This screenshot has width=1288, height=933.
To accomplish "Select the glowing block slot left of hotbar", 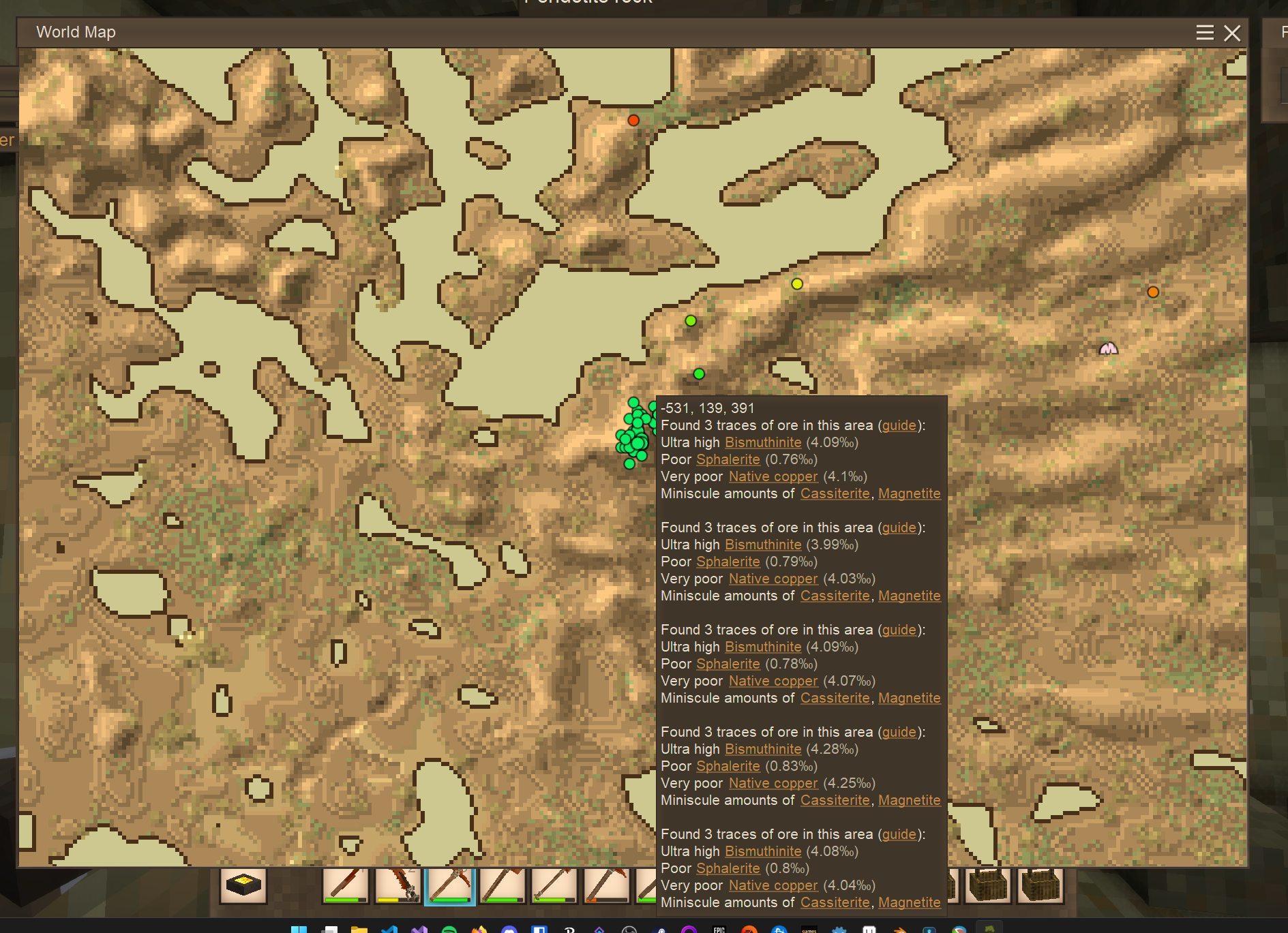I will 243,886.
